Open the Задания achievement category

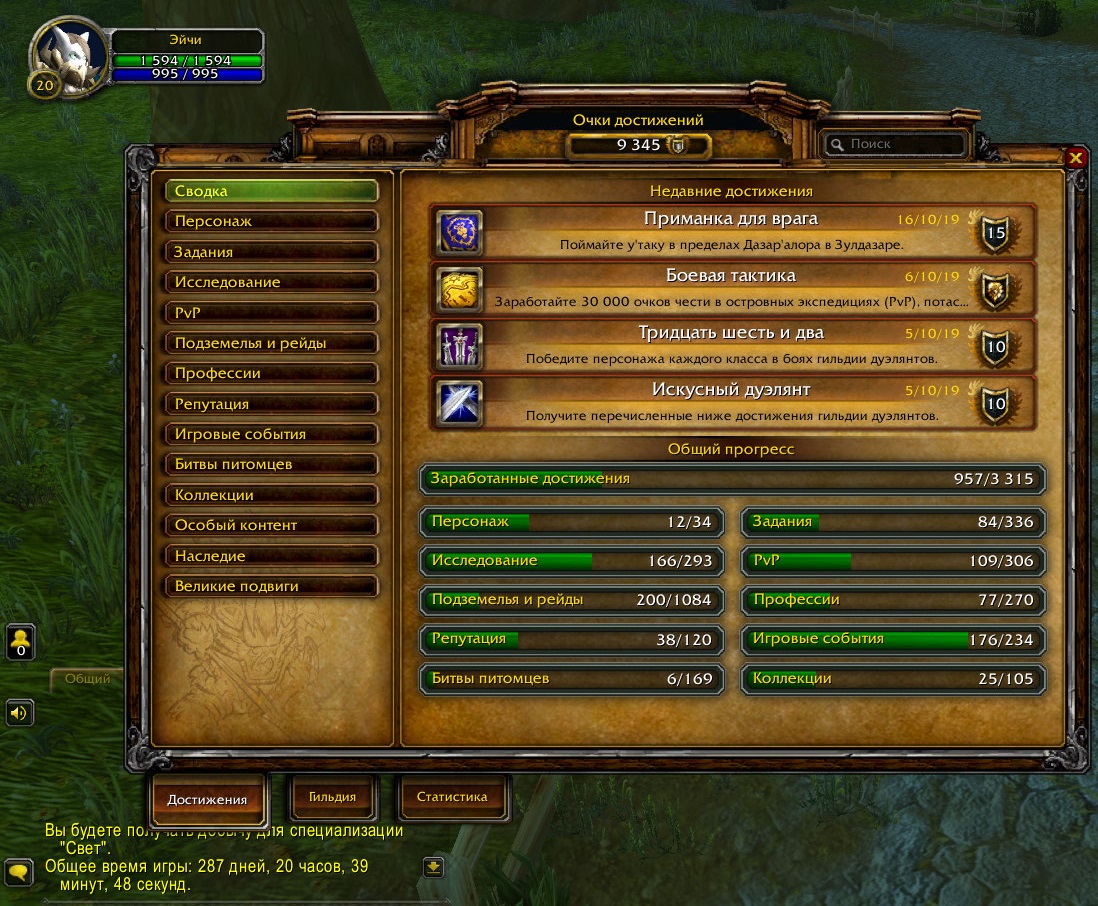click(x=271, y=252)
